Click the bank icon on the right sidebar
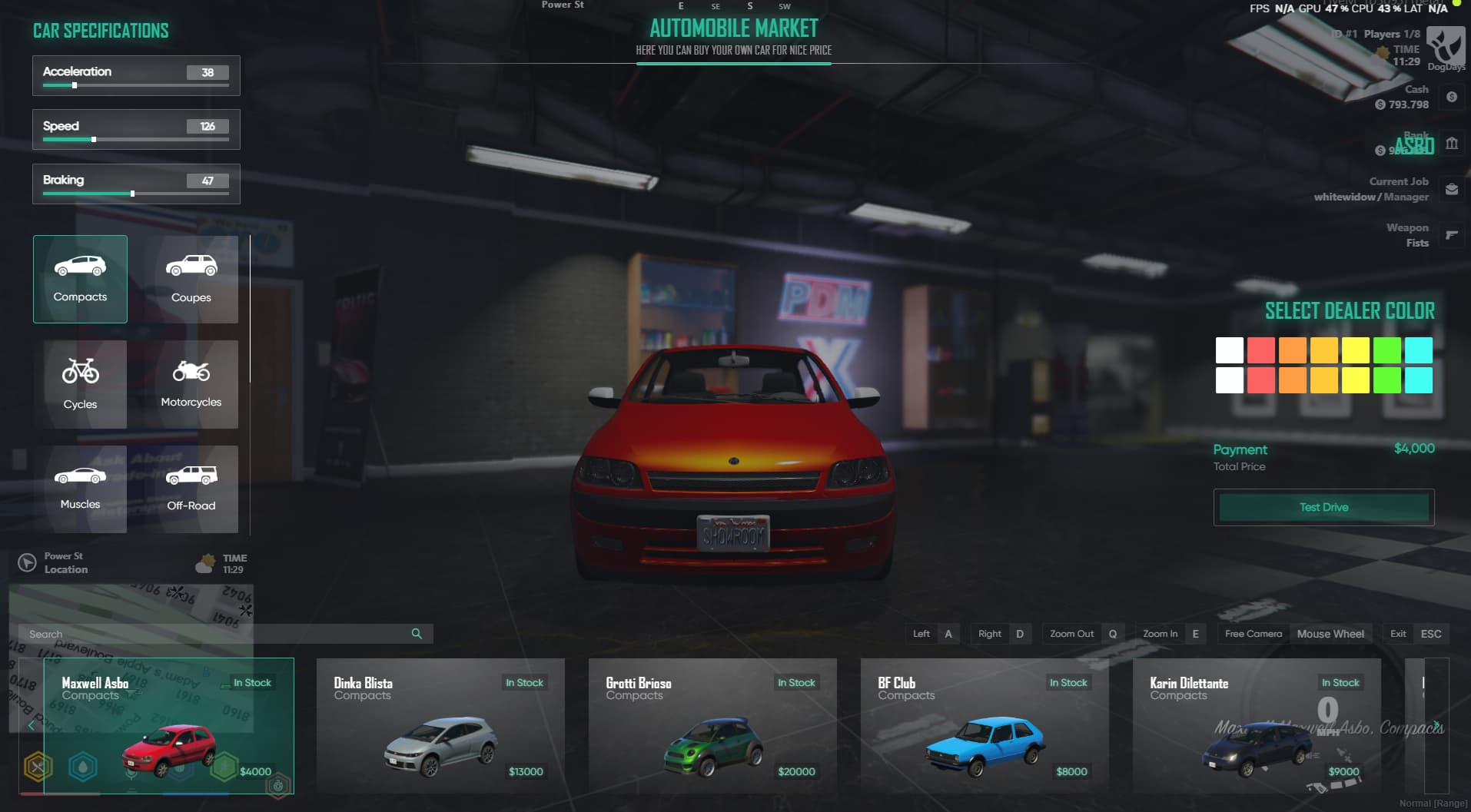This screenshot has width=1471, height=812. coord(1452,144)
